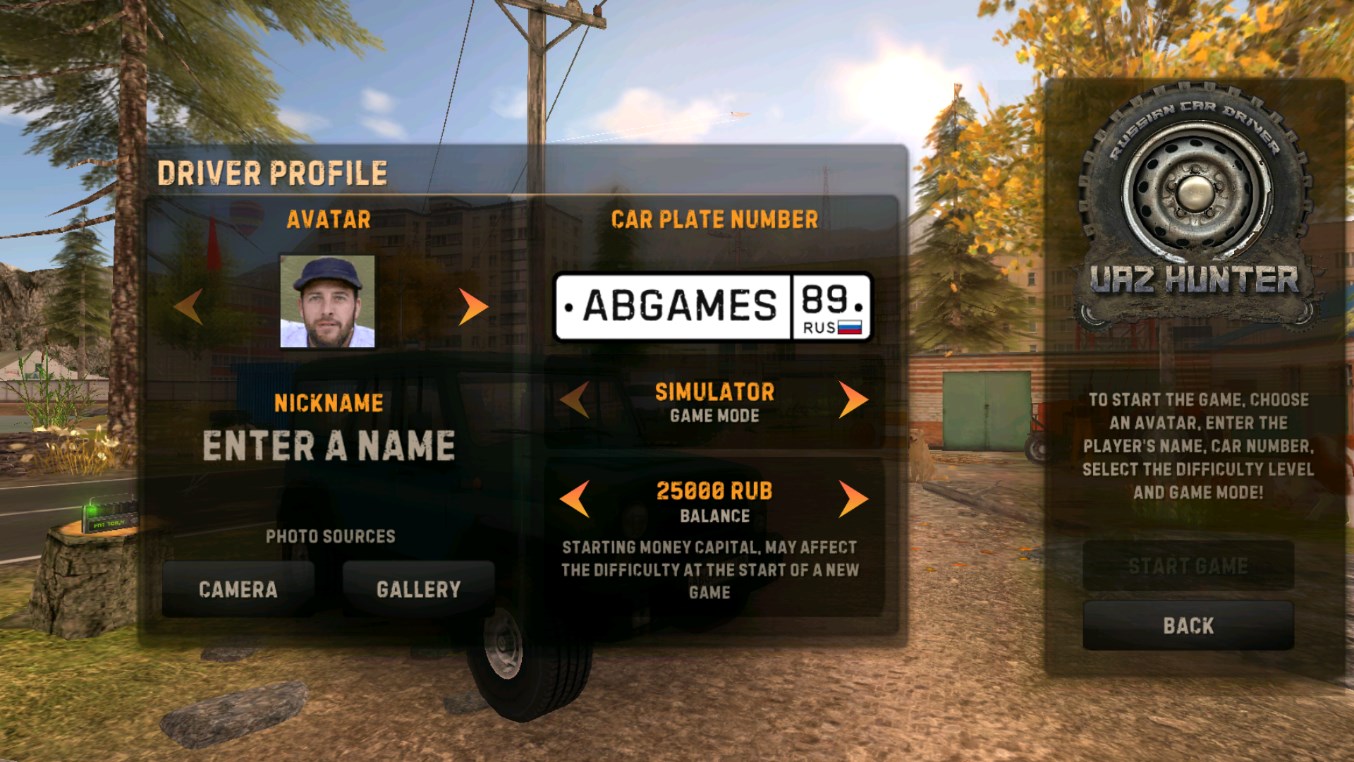
Task: Open the Camera photo source
Action: (238, 589)
